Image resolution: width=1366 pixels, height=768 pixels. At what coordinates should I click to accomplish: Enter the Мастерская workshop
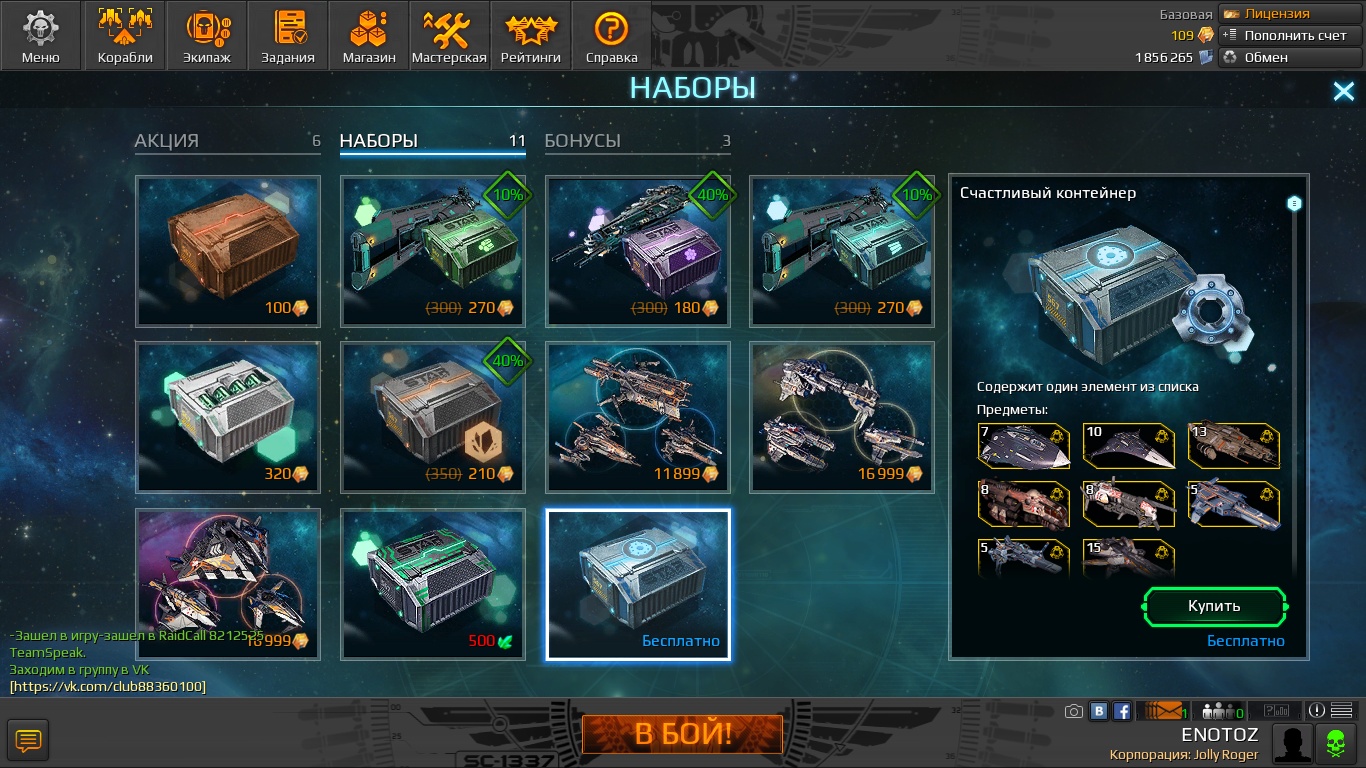point(449,36)
